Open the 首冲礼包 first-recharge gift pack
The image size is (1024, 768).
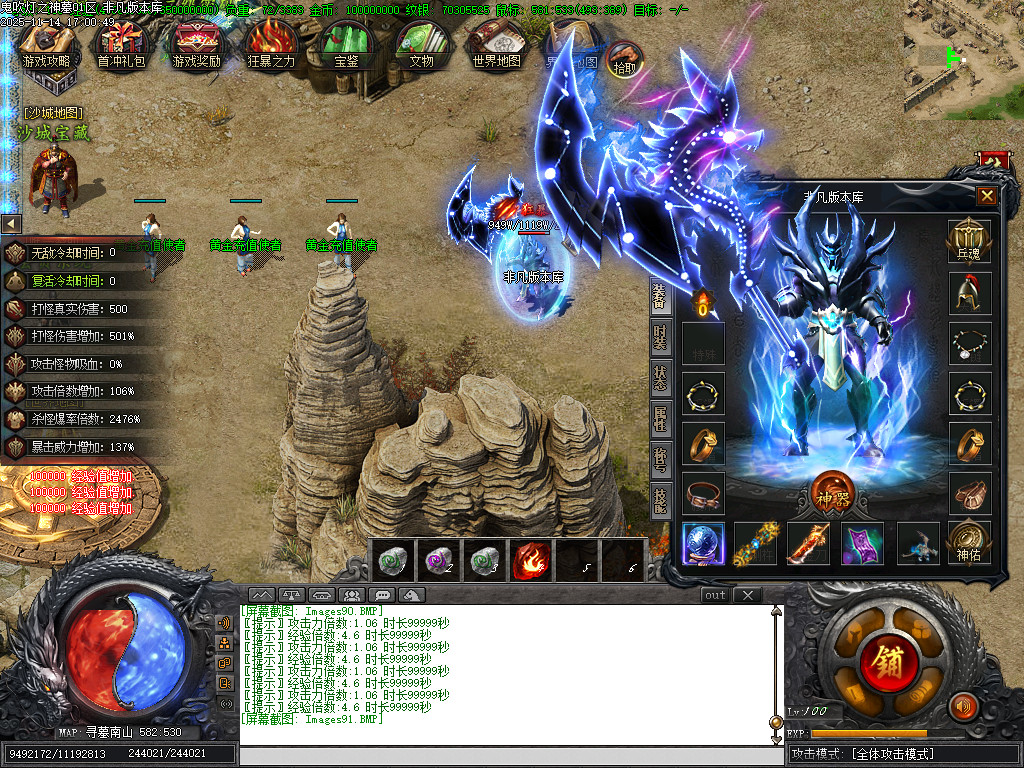click(x=121, y=46)
